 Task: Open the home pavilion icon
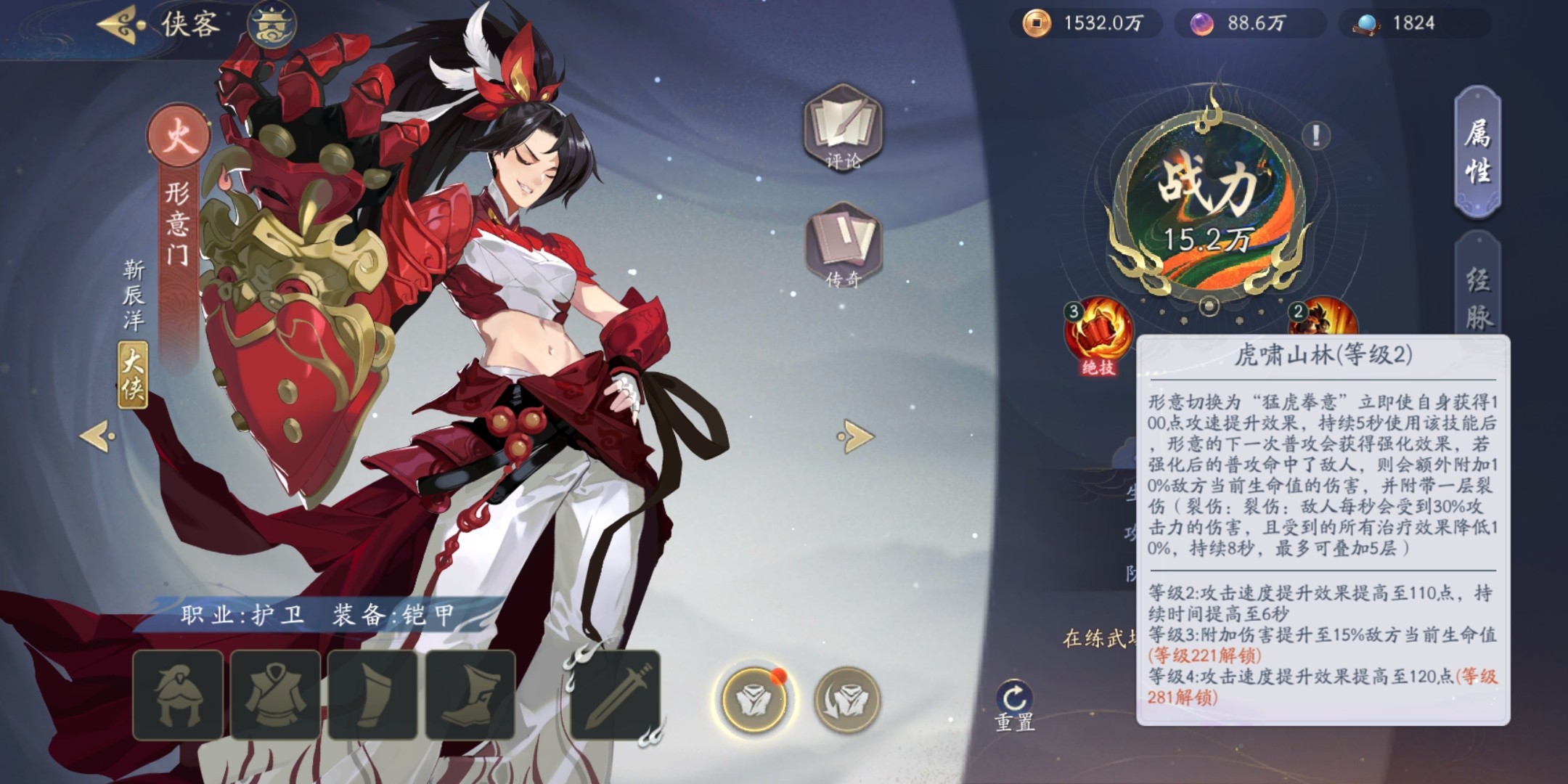click(271, 25)
